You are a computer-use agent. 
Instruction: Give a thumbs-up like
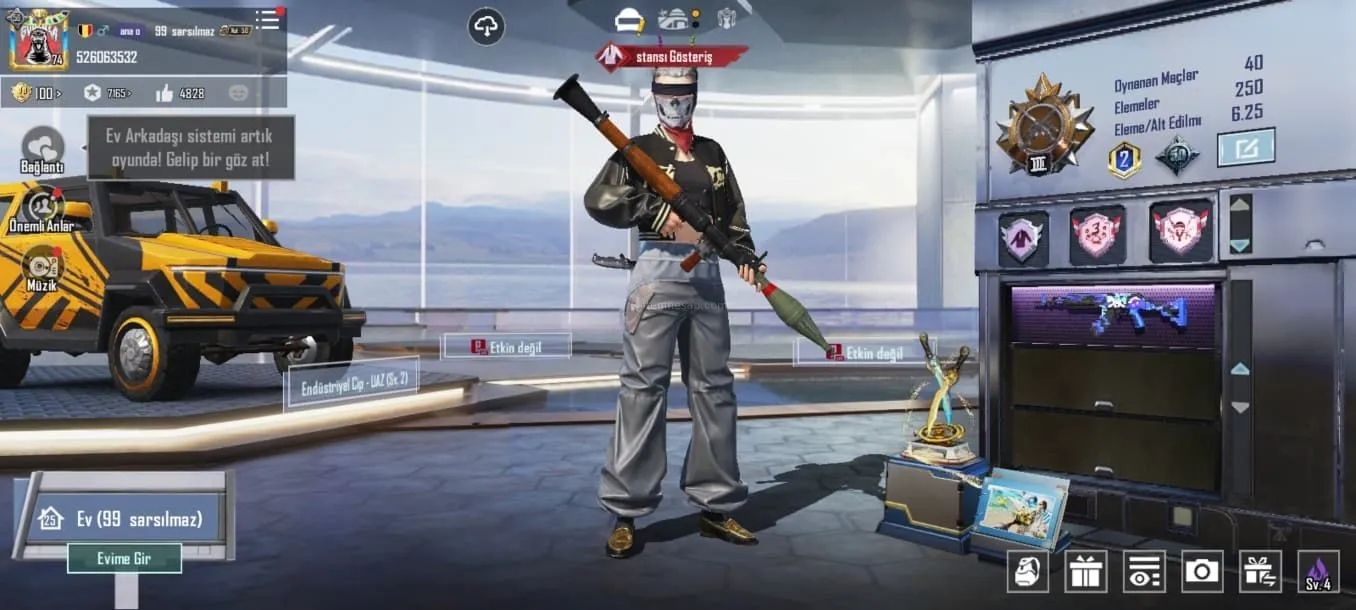(165, 93)
